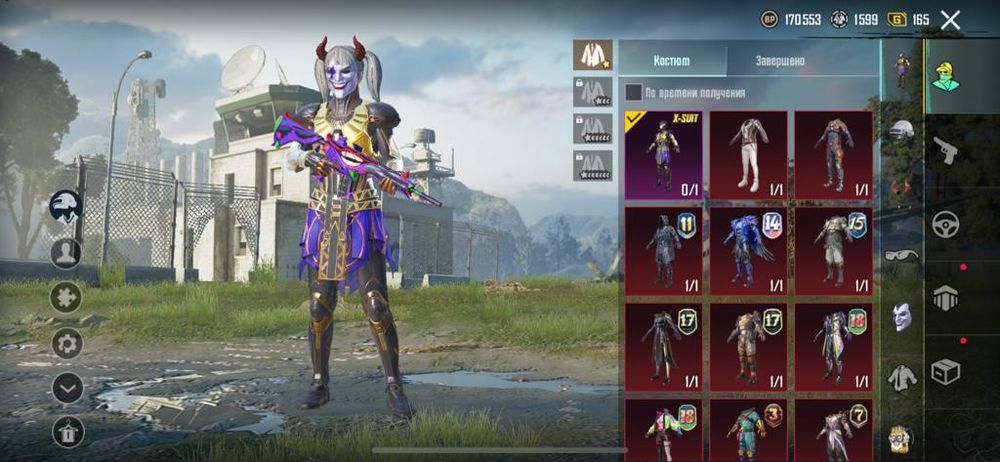Select the outfit with level 11 badge

click(x=663, y=251)
